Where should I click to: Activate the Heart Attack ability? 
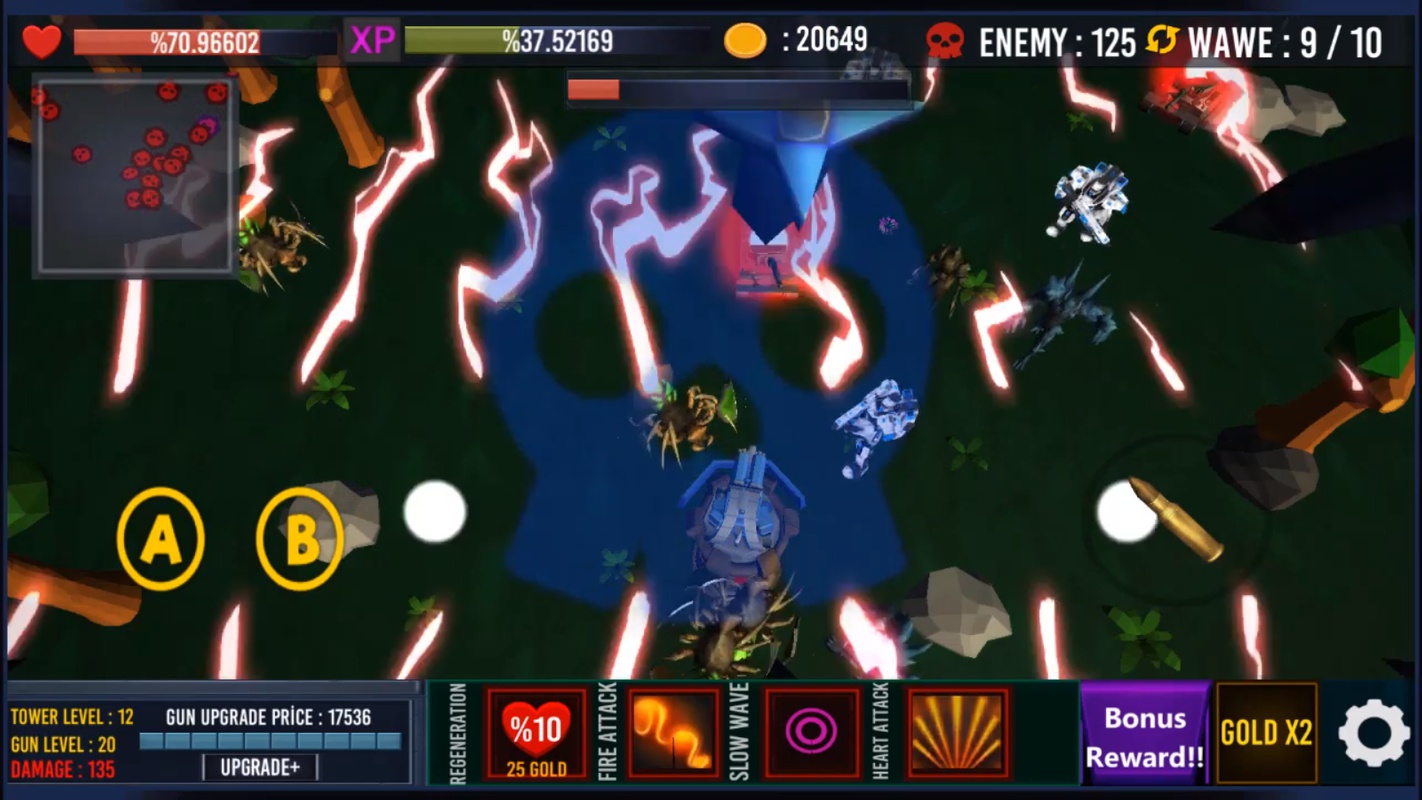point(957,733)
